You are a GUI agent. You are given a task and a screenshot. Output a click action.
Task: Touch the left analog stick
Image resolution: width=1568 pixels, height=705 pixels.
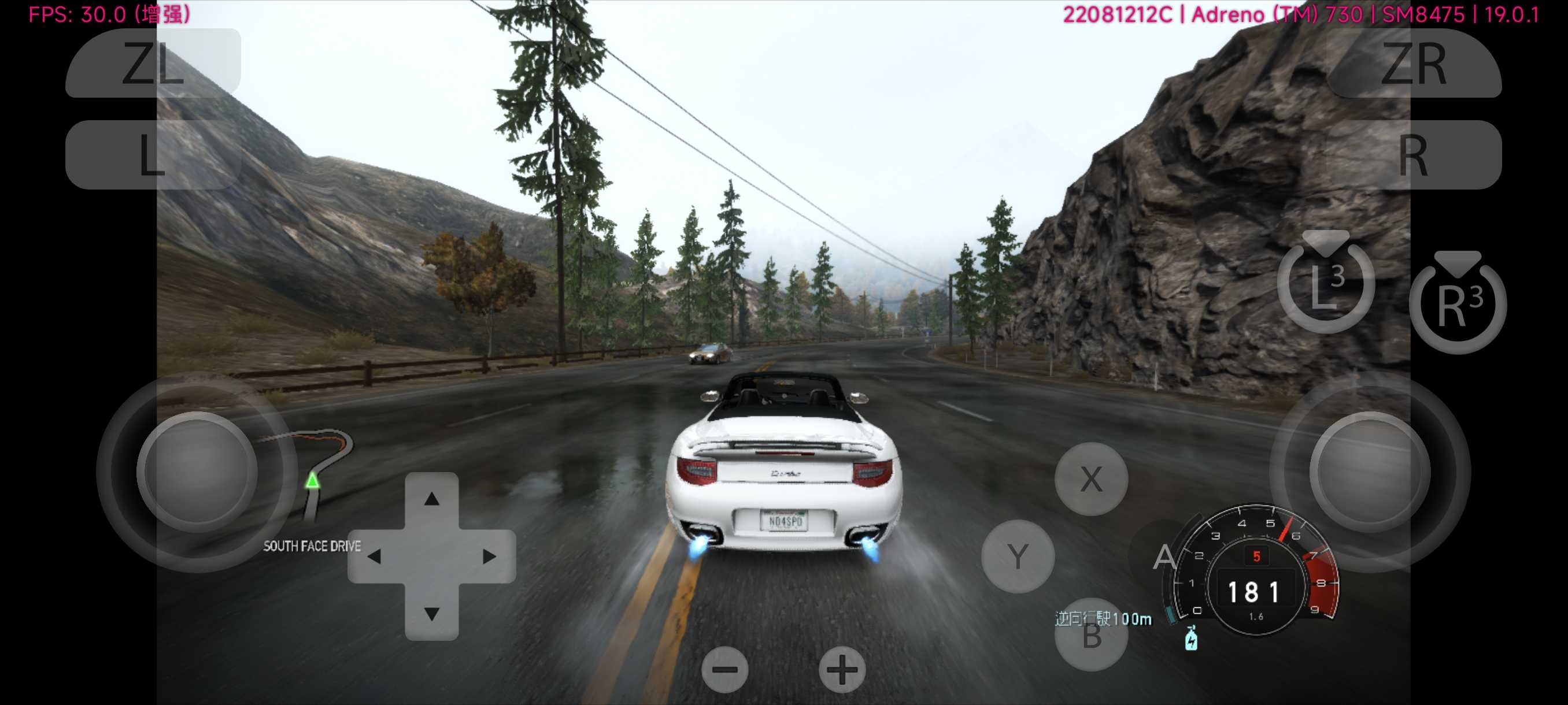coord(197,472)
